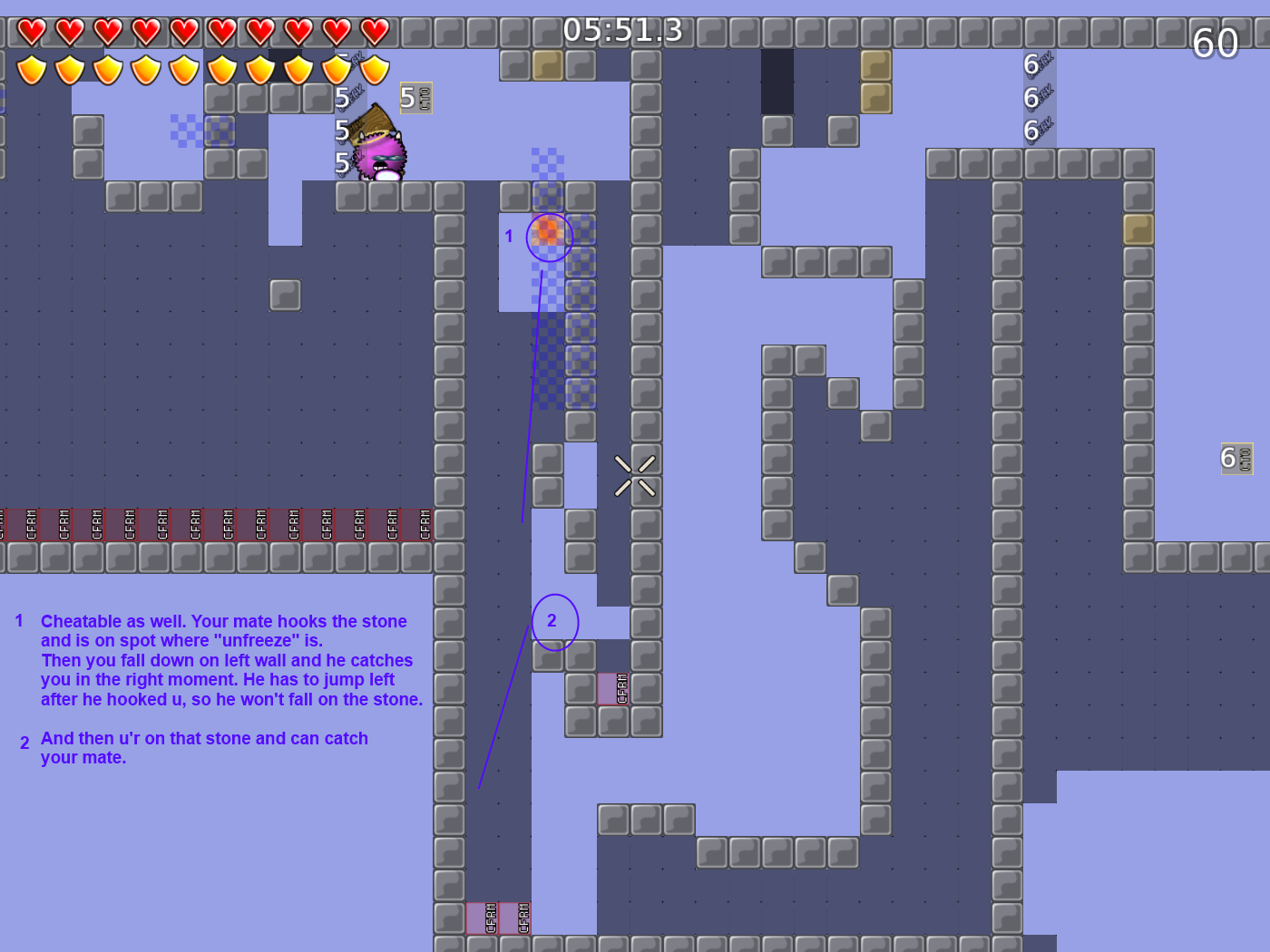This screenshot has width=1270, height=952.
Task: Click the last yellow shield armor icon
Action: click(x=375, y=68)
